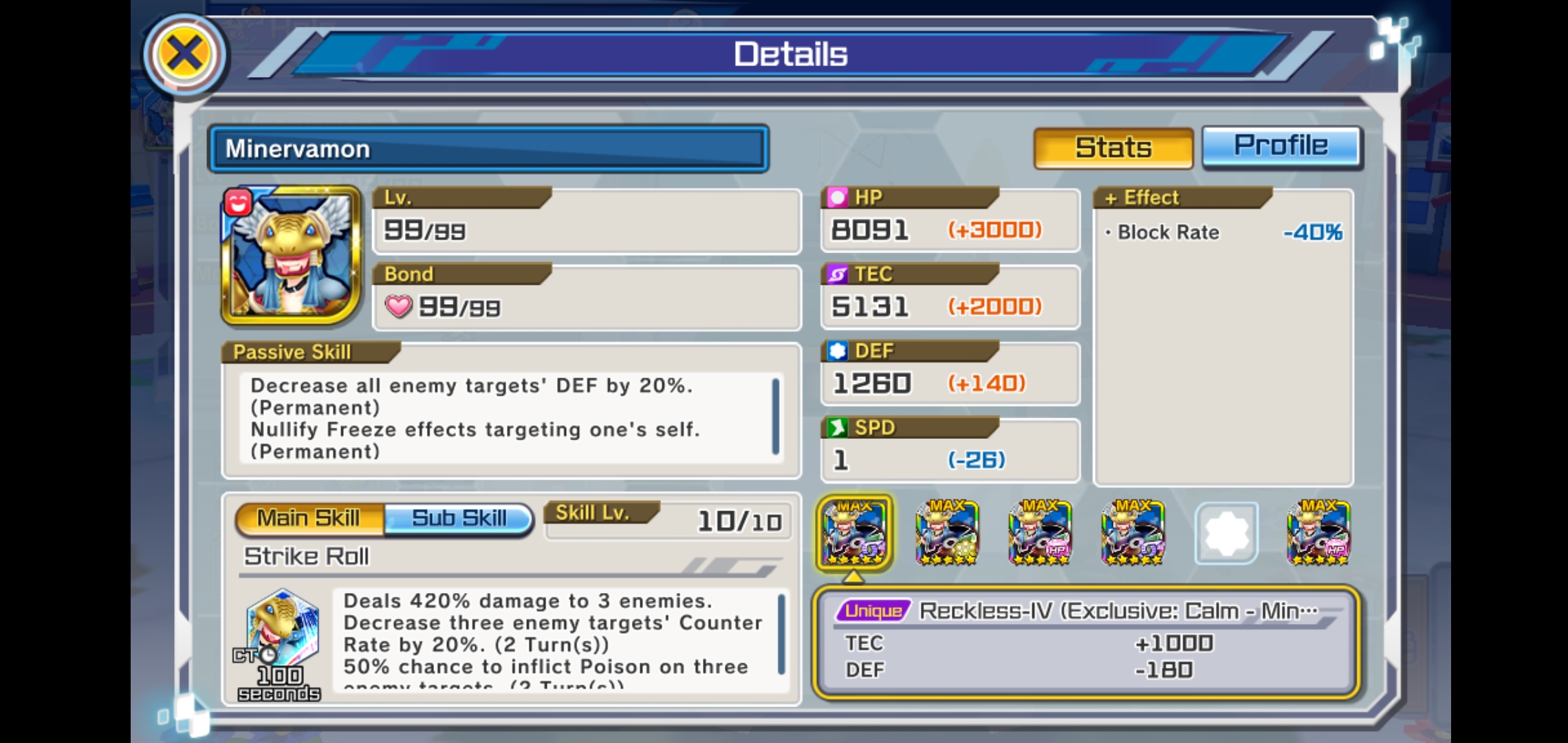The width and height of the screenshot is (1568, 743).
Task: Click the empty plugin equipment slot
Action: coord(1226,533)
